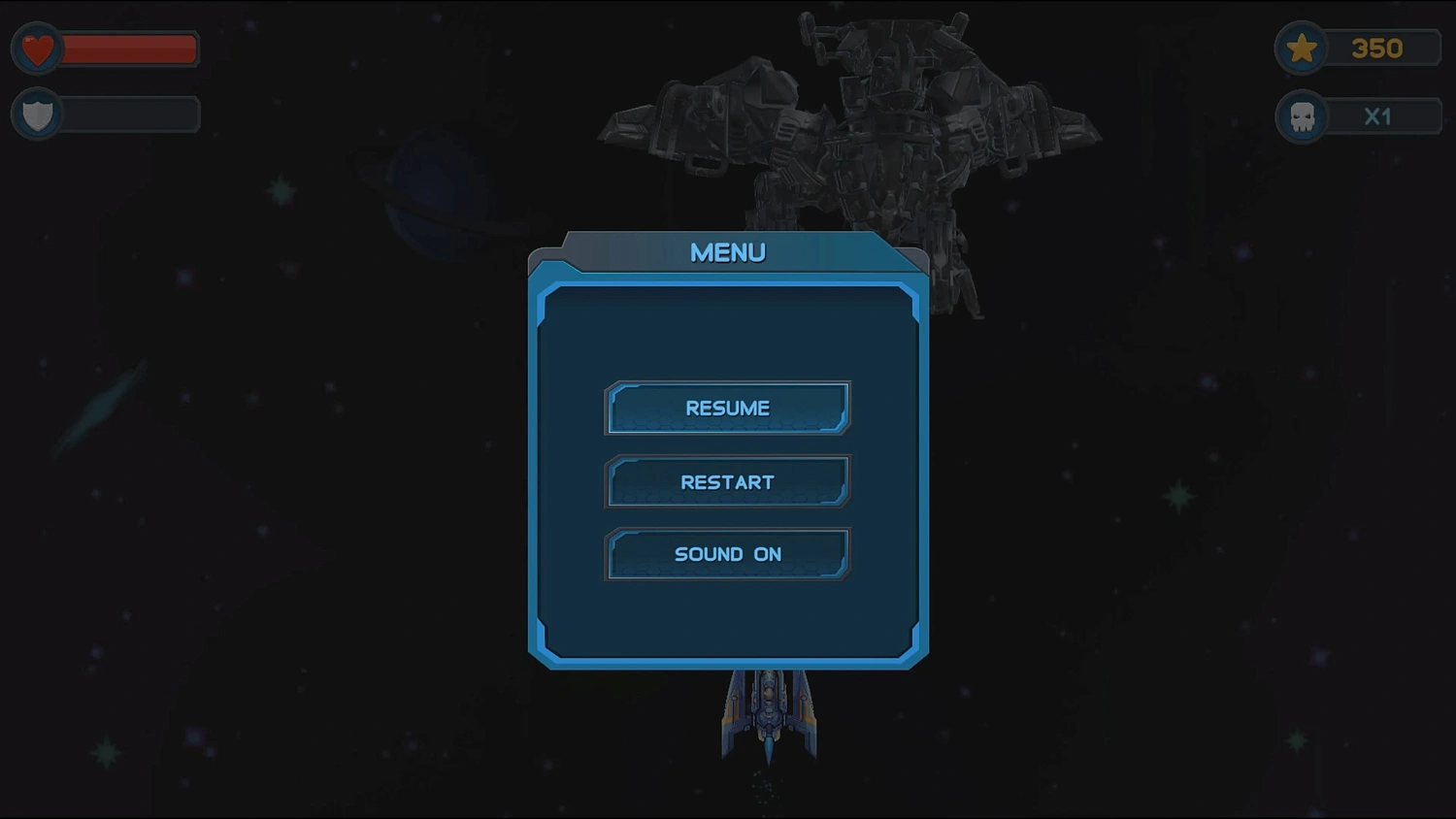The height and width of the screenshot is (819, 1456).
Task: Click the health bar fill
Action: [x=126, y=48]
